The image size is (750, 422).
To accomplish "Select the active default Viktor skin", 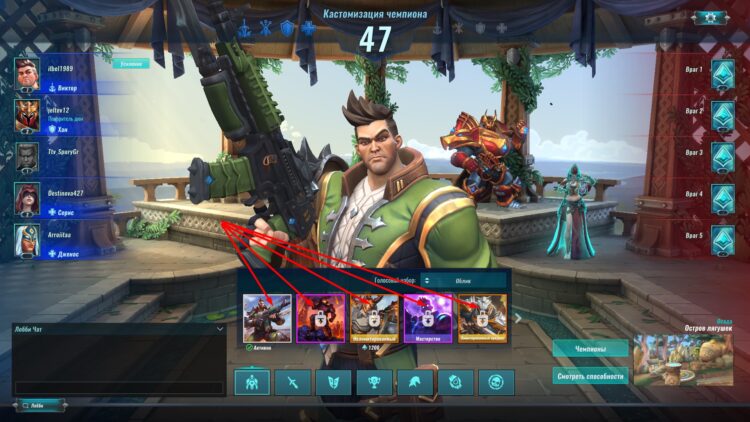I will point(266,318).
